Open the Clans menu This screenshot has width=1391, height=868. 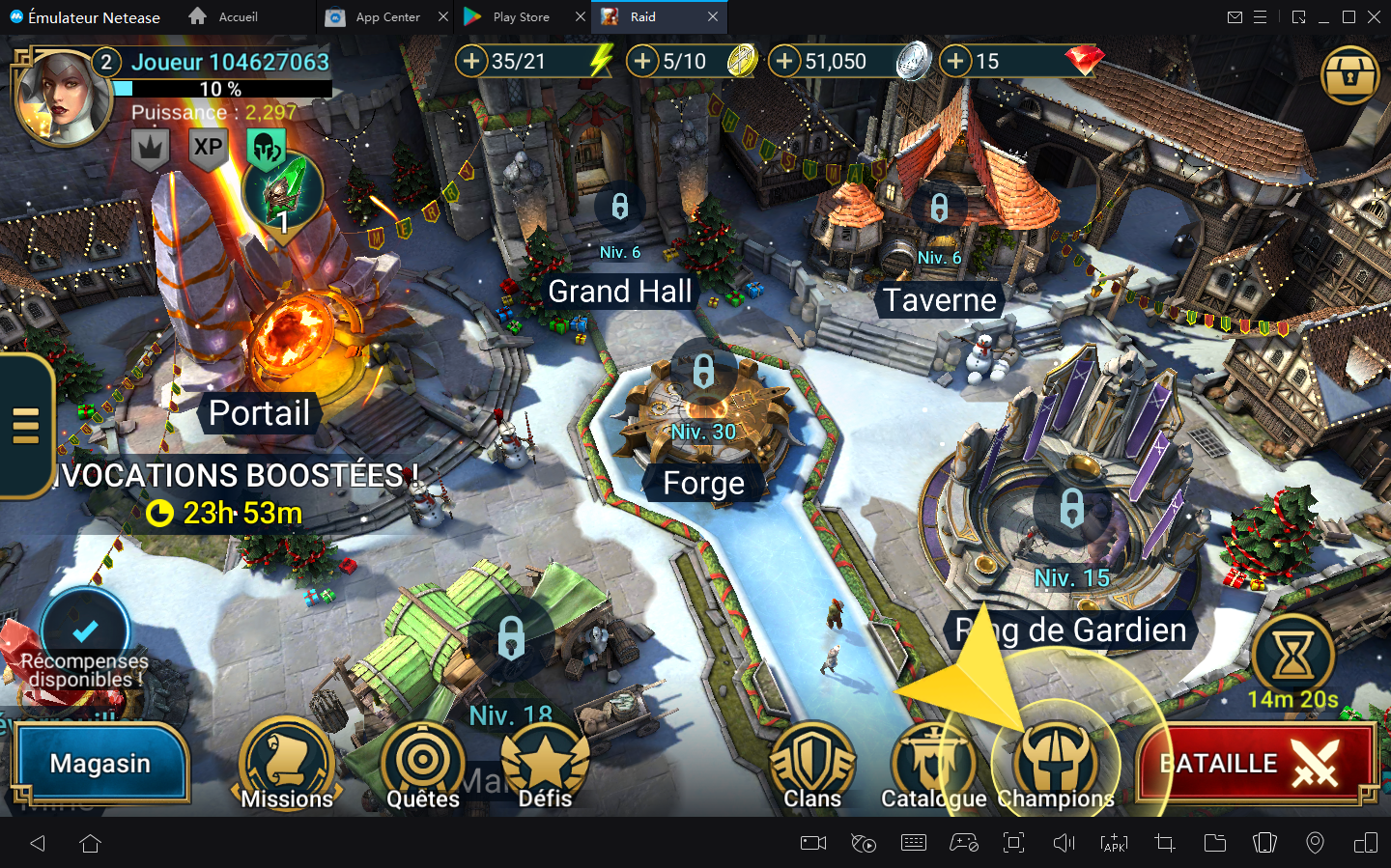pos(812,766)
